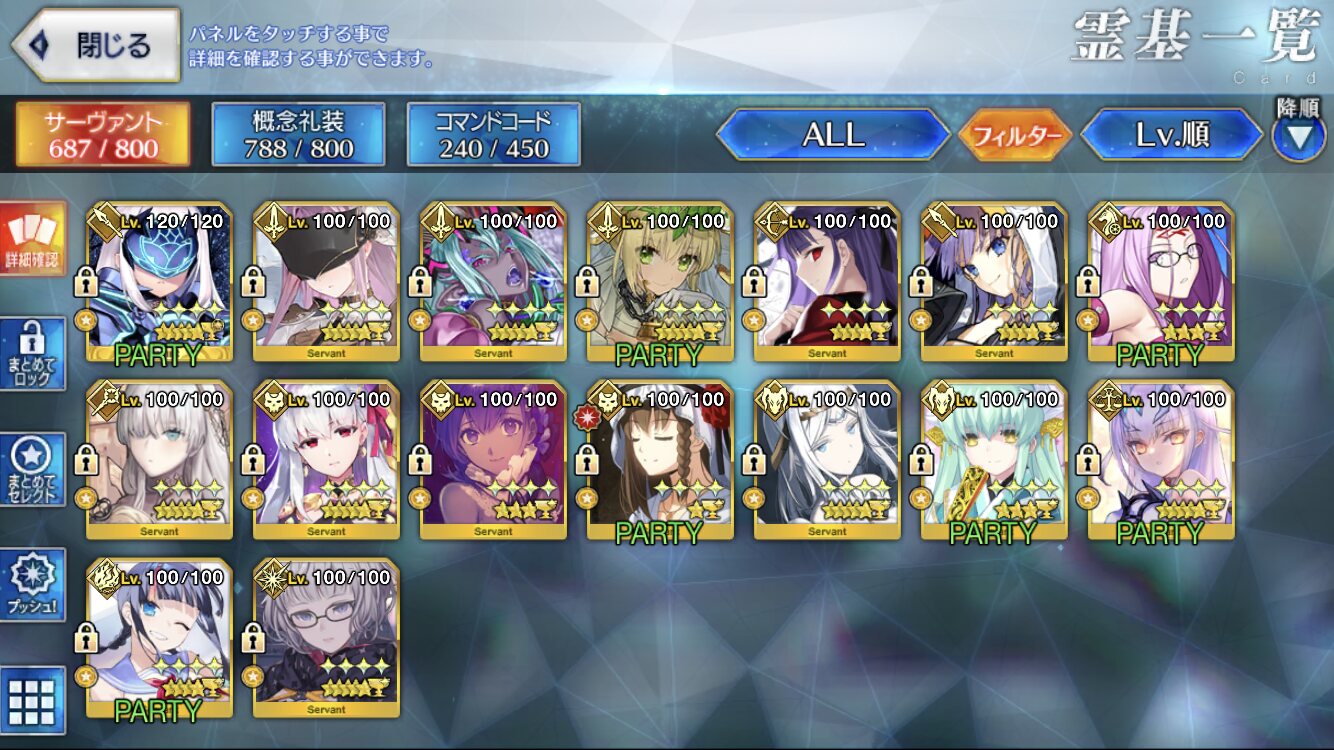
Task: Choose the brown-haired servant with closed eyes
Action: pos(660,460)
